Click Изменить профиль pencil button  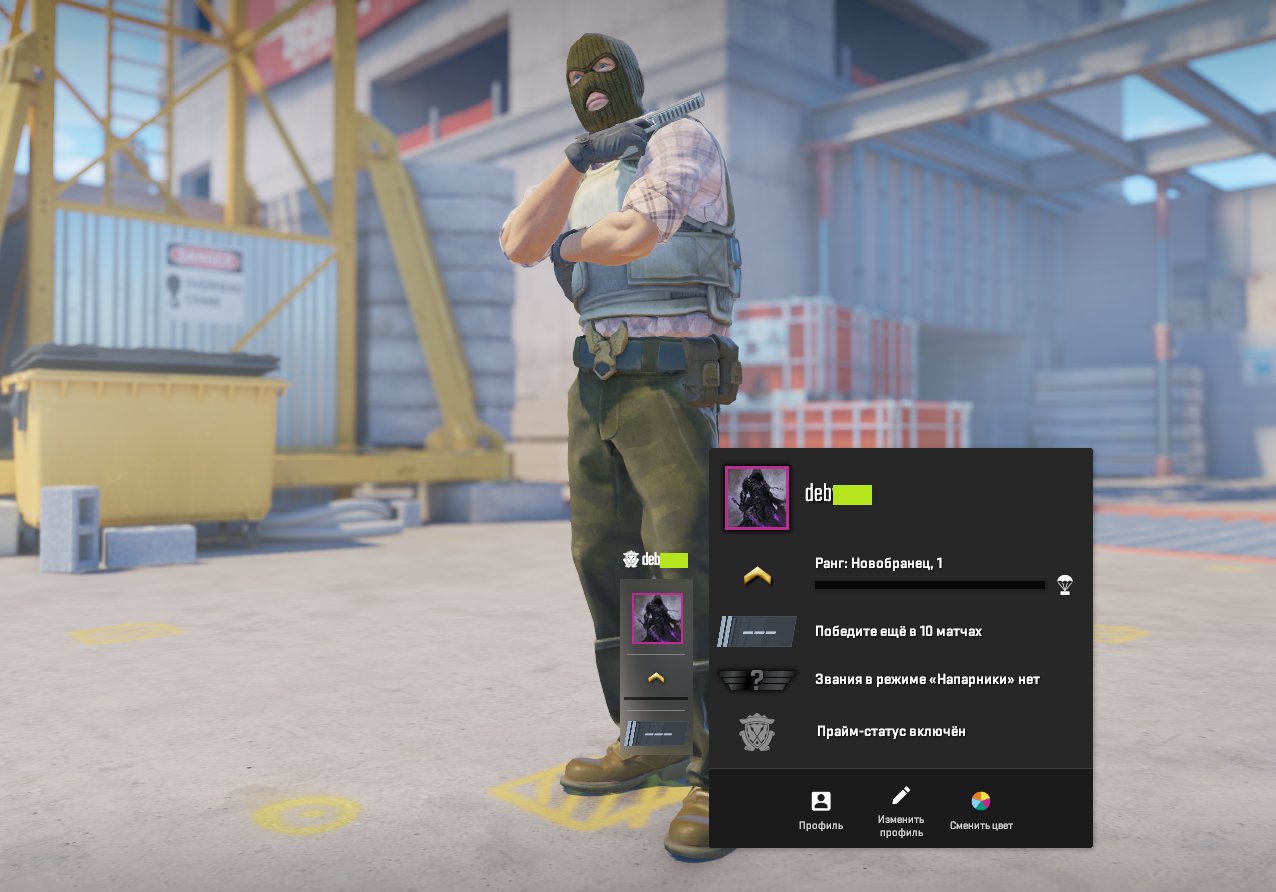(x=900, y=809)
